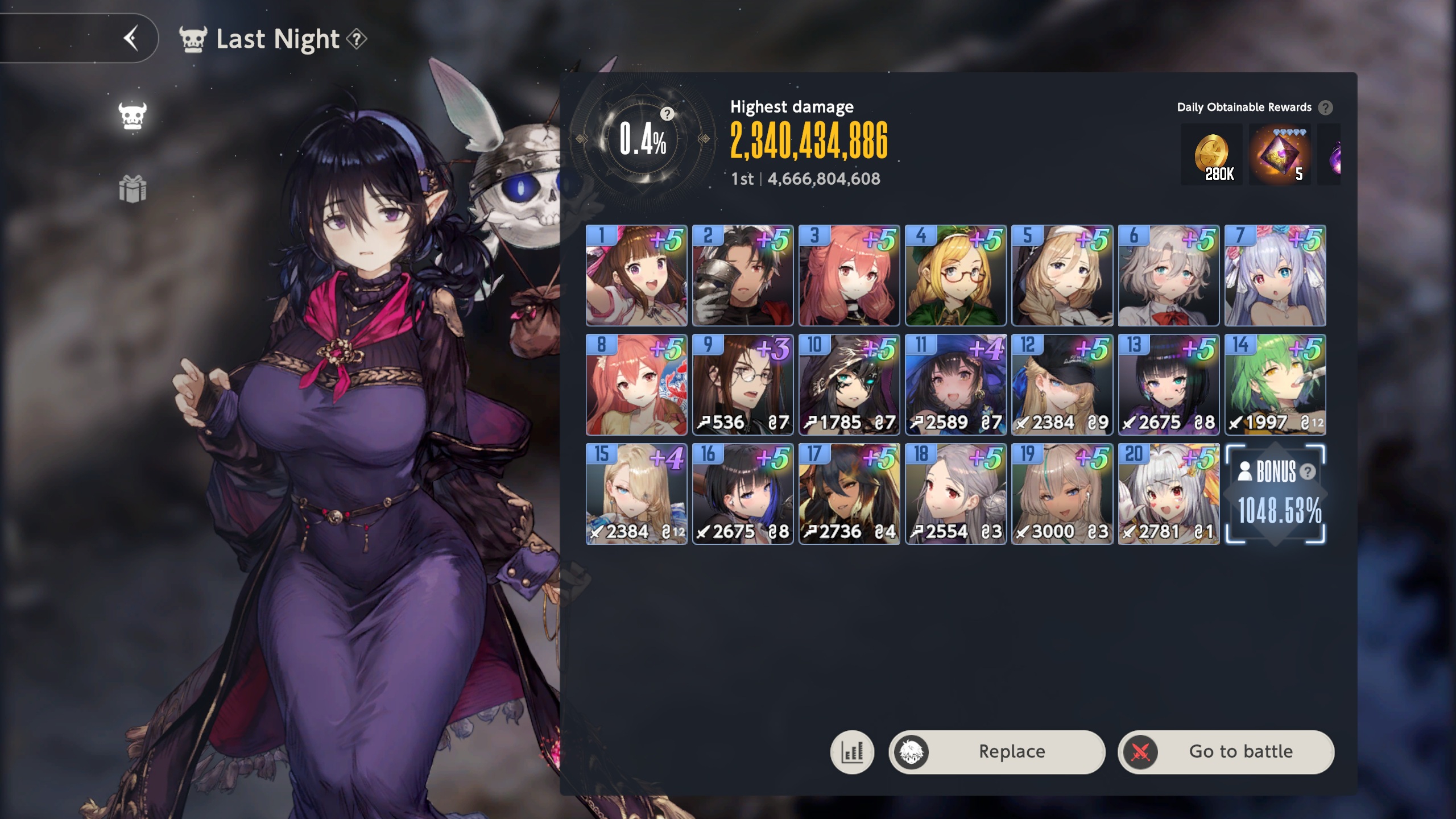This screenshot has width=1456, height=819.
Task: Start the fight with Go to battle
Action: [x=1226, y=752]
